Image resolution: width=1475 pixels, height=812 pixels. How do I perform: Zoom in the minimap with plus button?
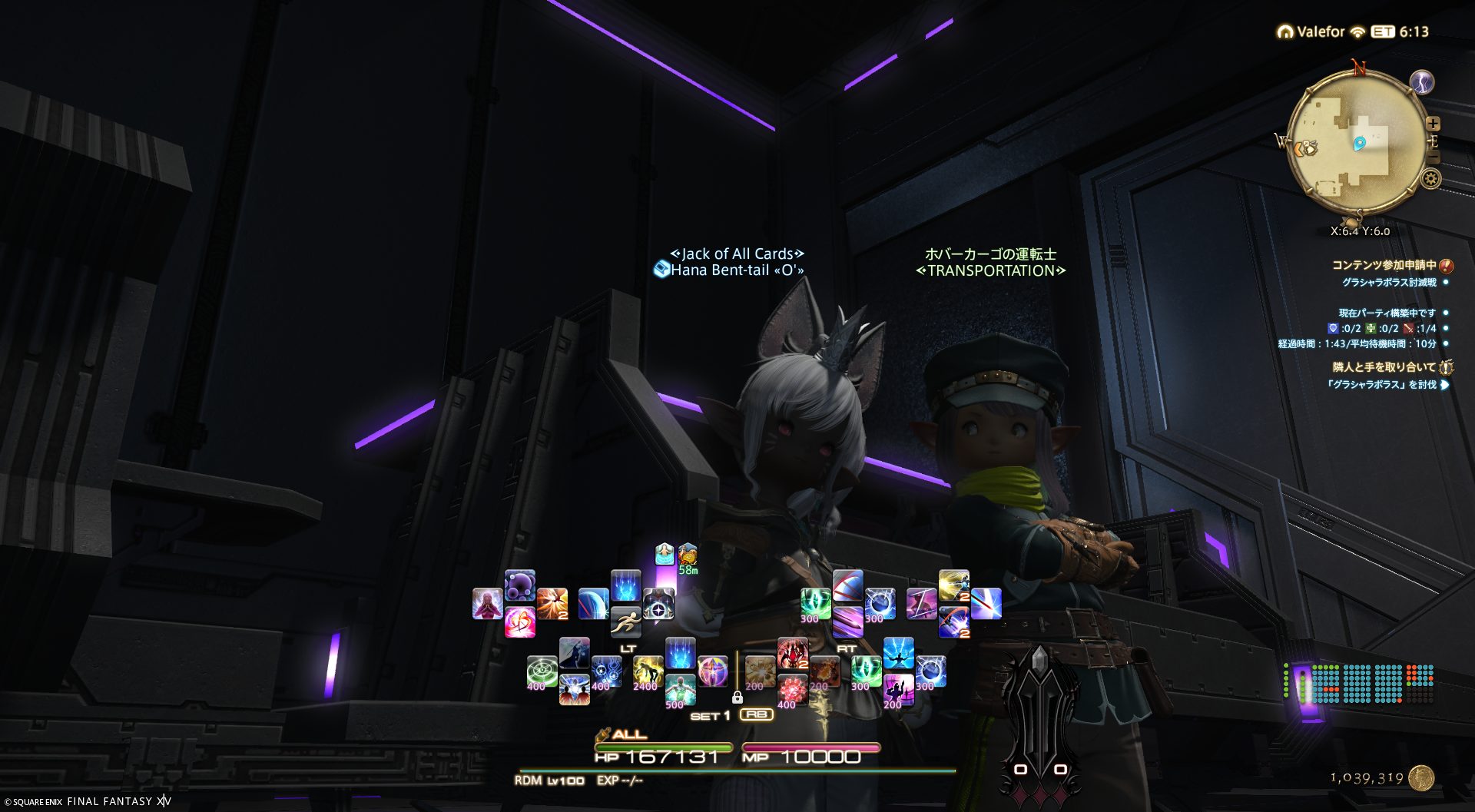tap(1433, 124)
